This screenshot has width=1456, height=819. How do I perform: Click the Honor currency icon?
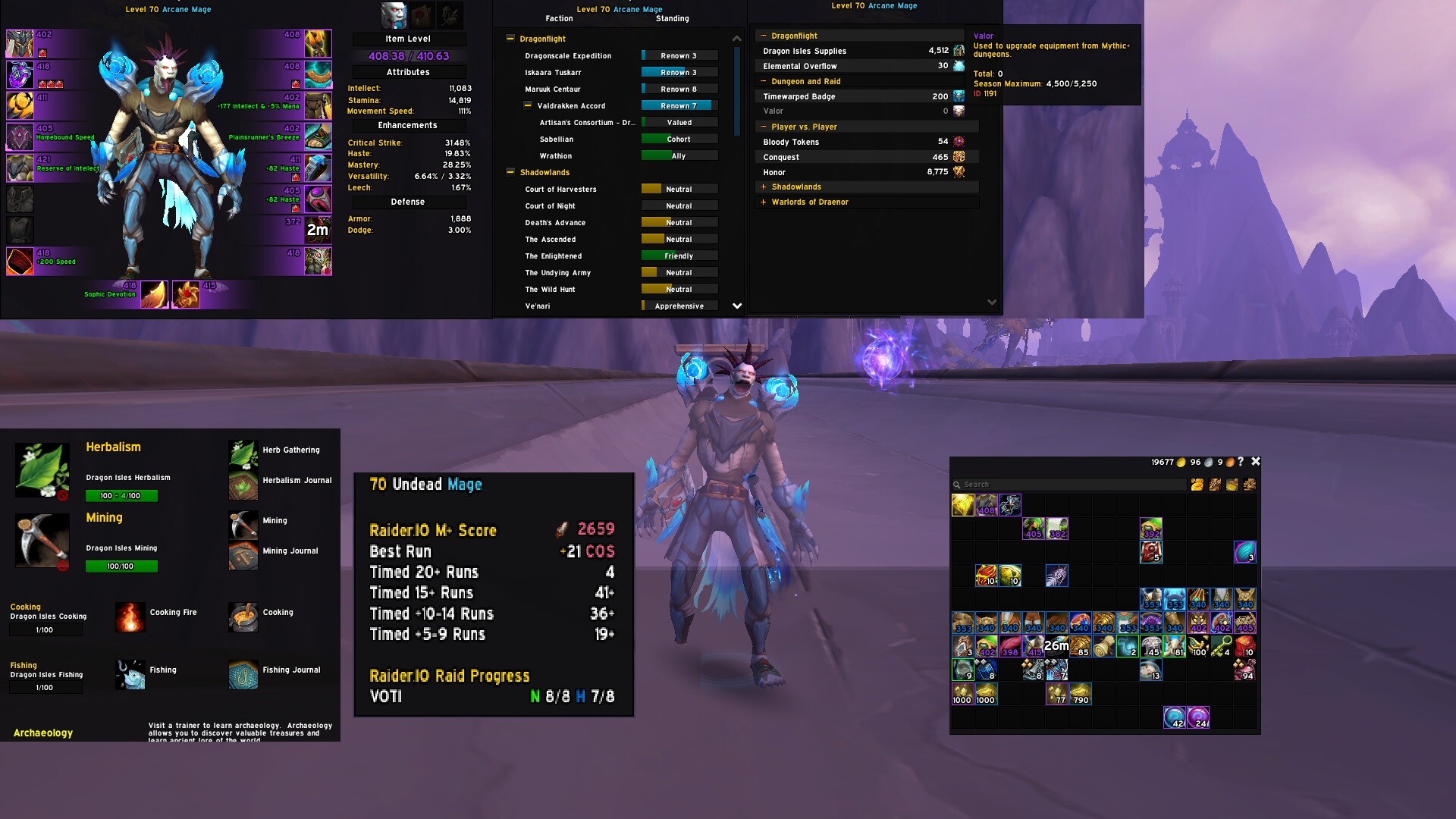coord(959,172)
